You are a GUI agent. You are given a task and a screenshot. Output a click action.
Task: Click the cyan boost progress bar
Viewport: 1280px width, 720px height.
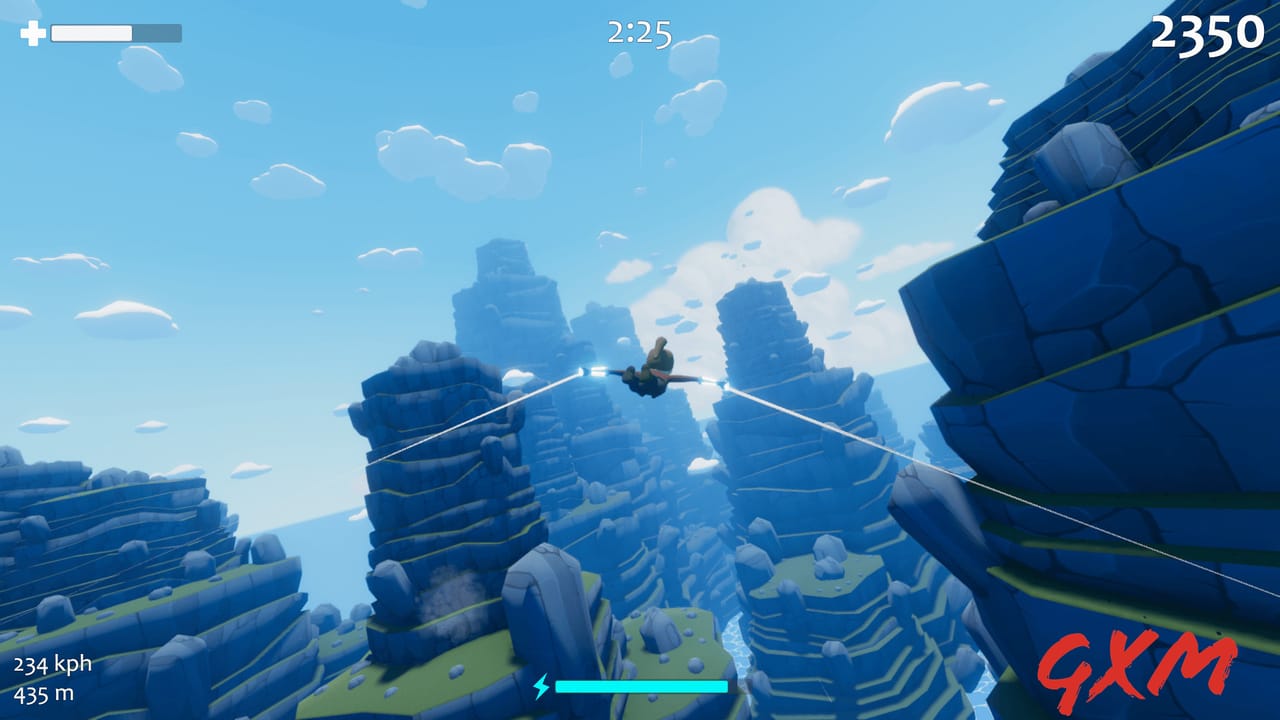[x=645, y=687]
